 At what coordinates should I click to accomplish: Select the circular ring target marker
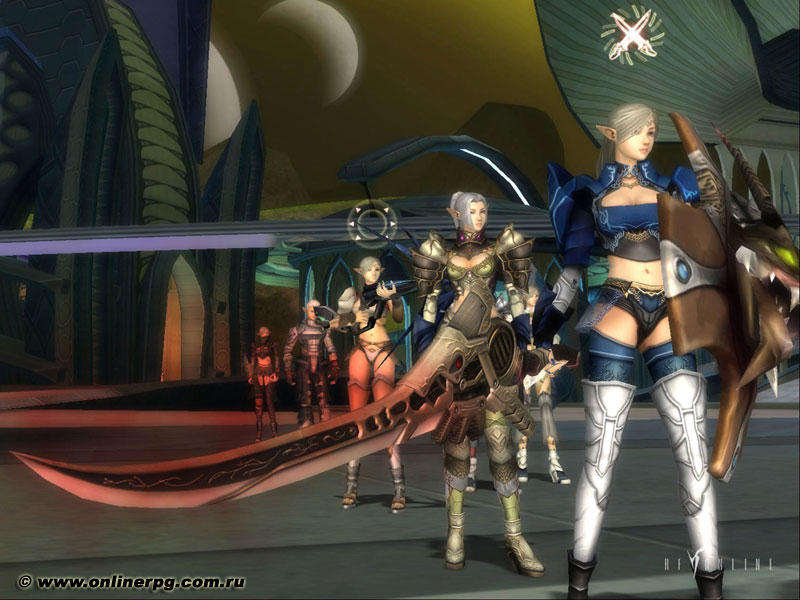(x=372, y=224)
